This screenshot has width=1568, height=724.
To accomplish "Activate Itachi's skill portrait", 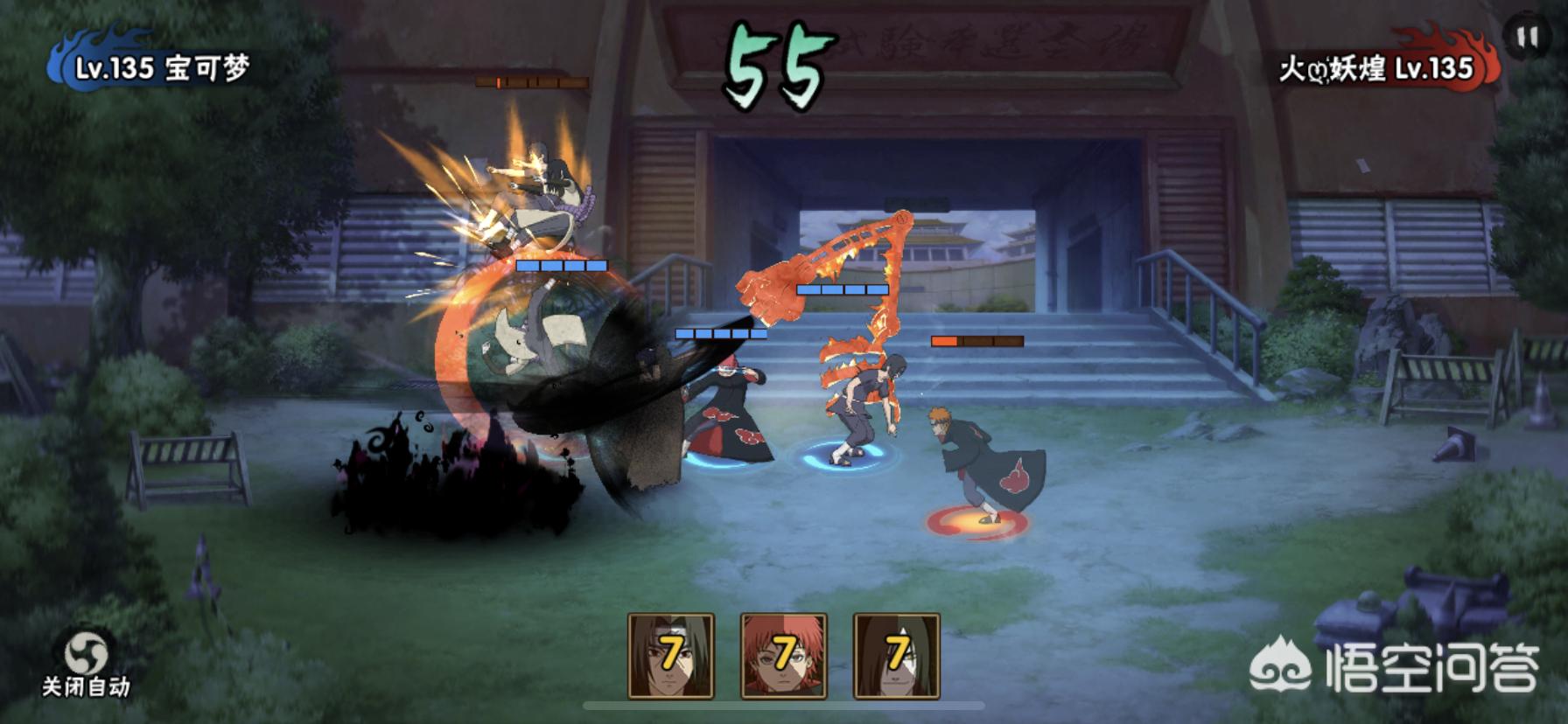I will click(x=671, y=655).
